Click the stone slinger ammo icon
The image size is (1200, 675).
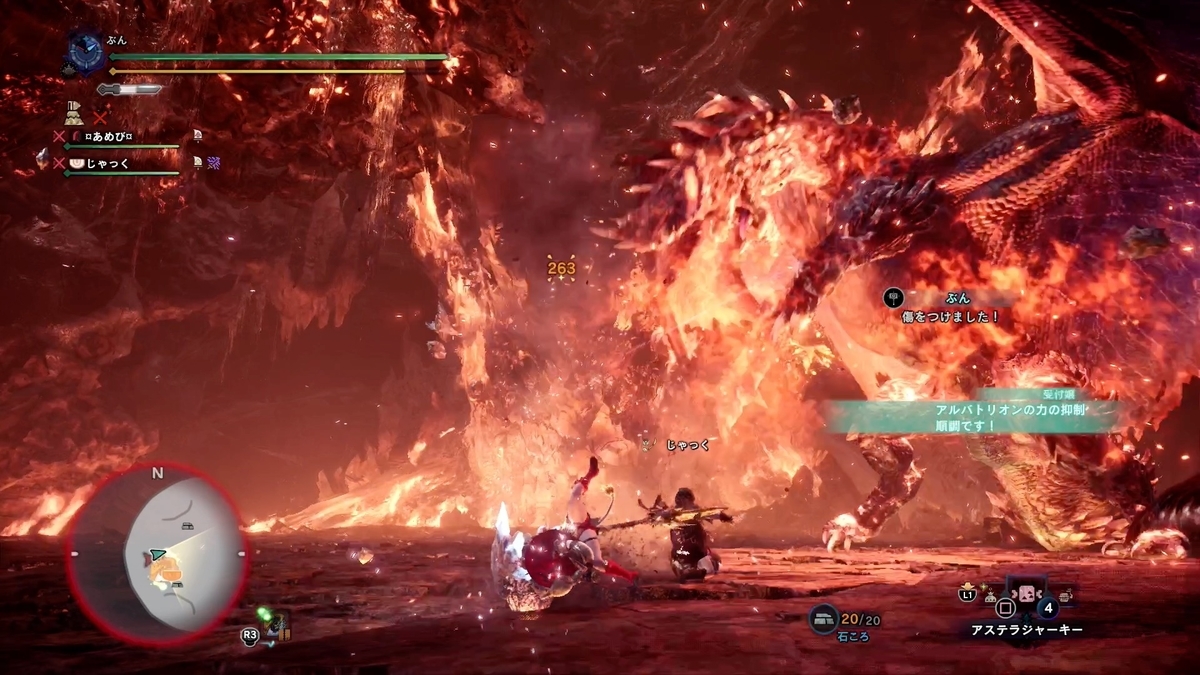tap(823, 619)
